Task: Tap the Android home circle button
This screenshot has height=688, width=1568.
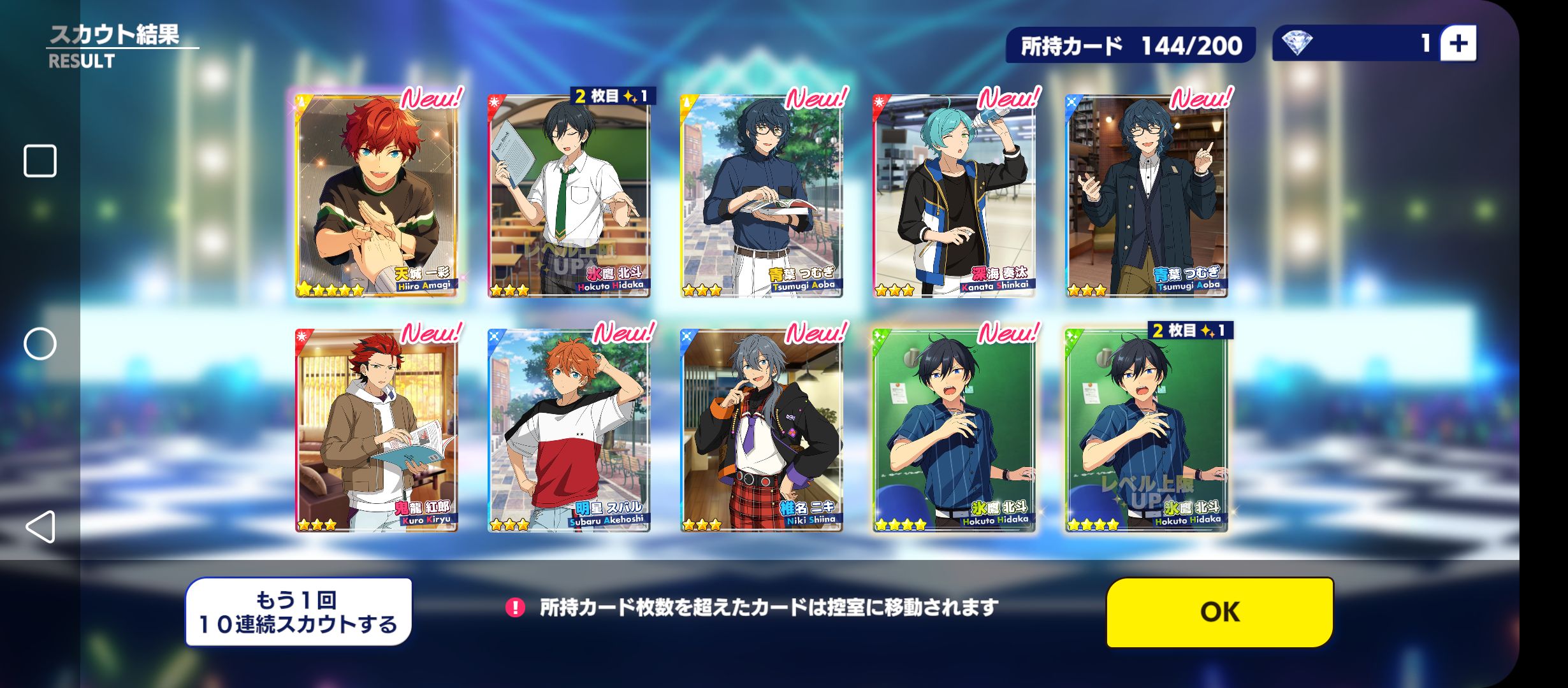Action: tap(40, 344)
